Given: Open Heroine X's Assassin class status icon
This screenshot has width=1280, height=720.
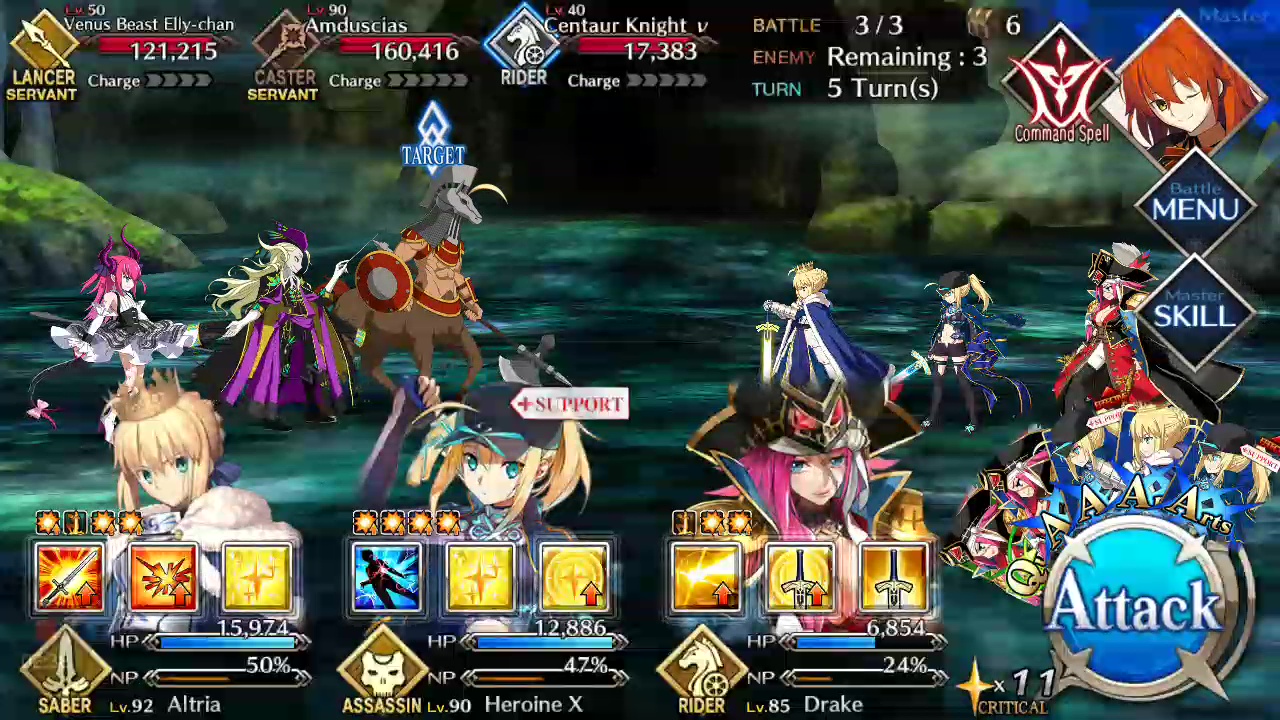Looking at the screenshot, I should [382, 672].
